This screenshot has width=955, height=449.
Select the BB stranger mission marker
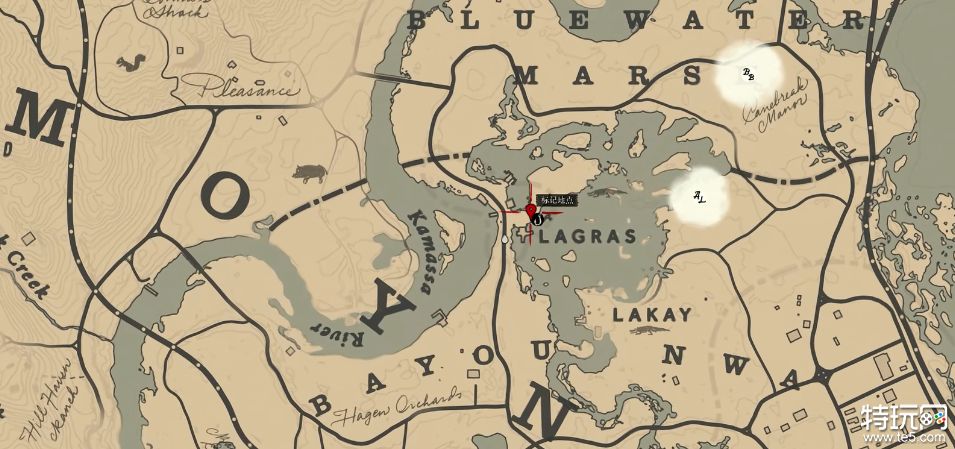(x=748, y=74)
